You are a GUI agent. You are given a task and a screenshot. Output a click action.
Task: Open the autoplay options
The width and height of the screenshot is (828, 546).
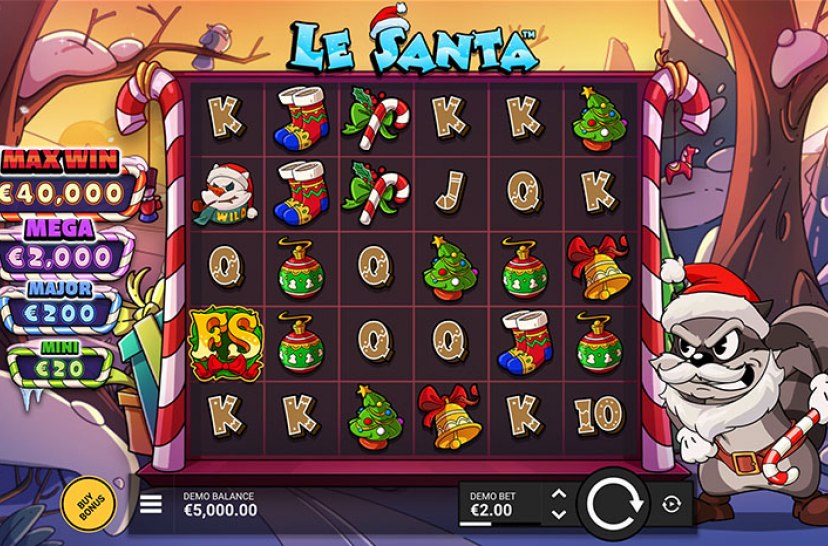672,504
